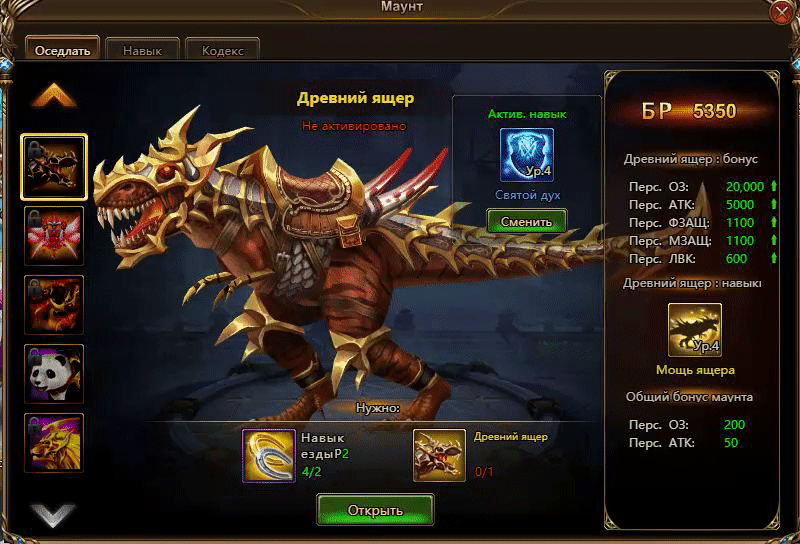
Task: Click the Сменить skill button
Action: click(x=526, y=220)
